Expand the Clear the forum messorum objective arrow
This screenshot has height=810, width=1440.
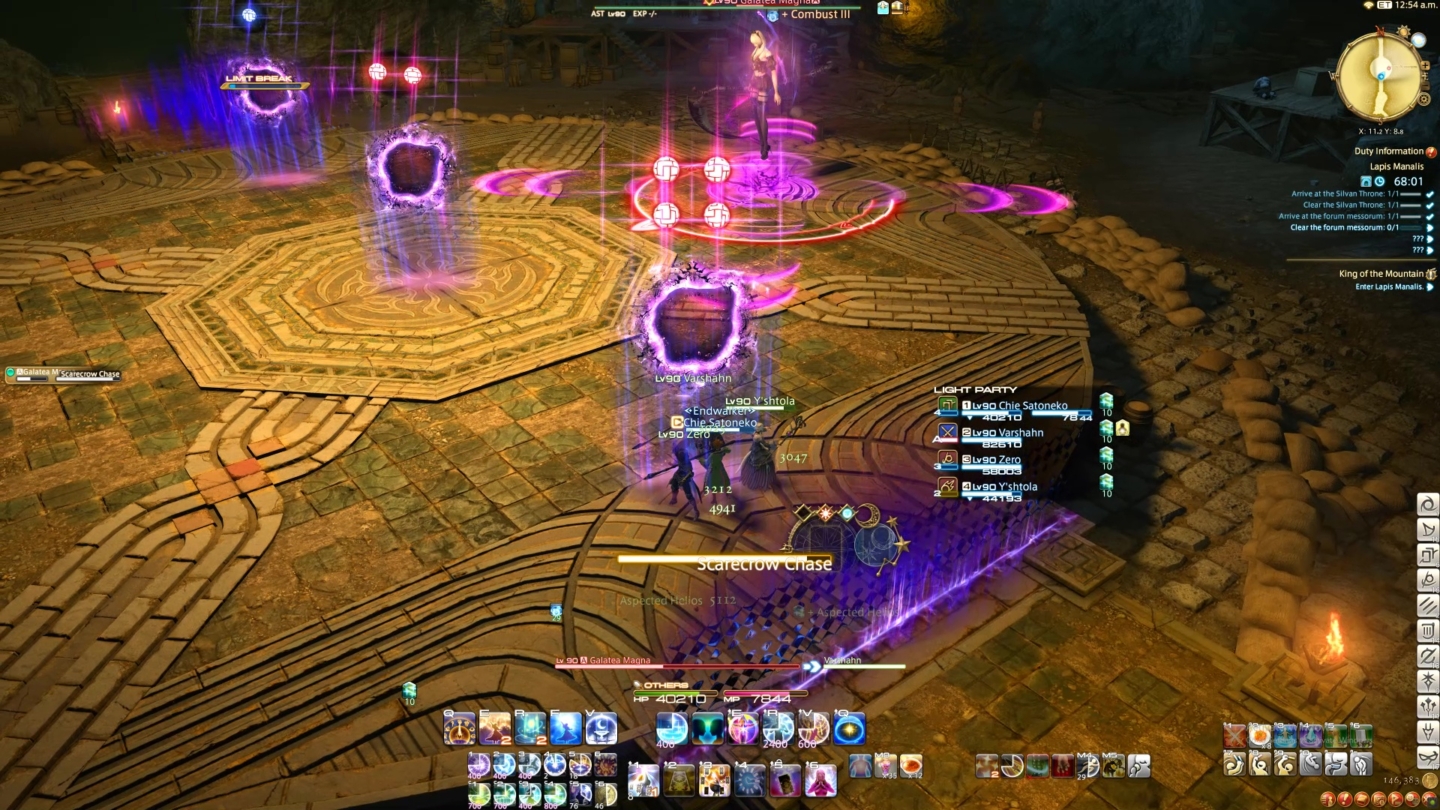[1430, 227]
